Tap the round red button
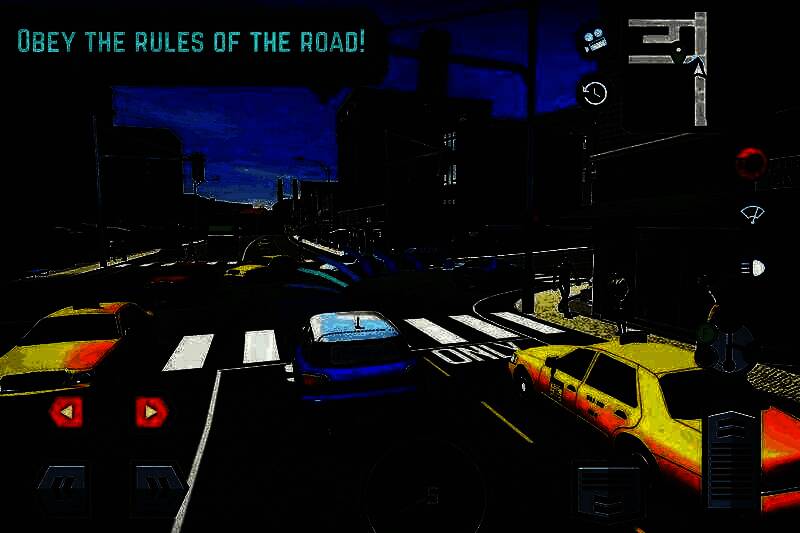 [751, 162]
